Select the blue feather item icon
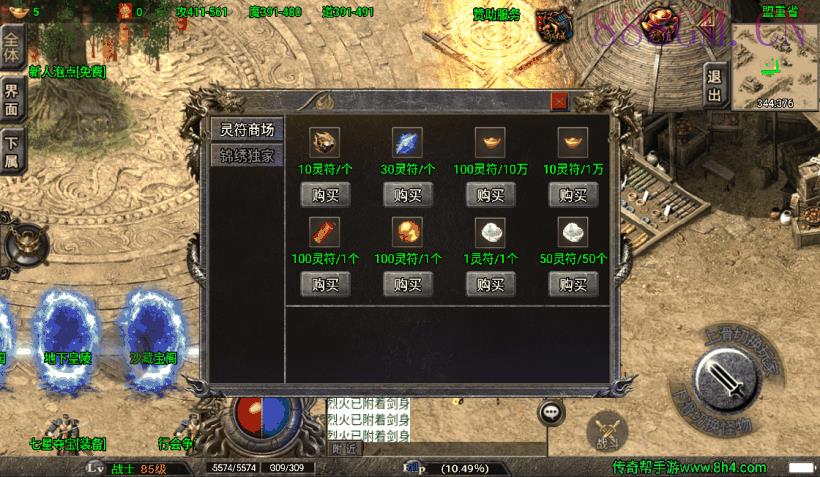 (x=407, y=142)
